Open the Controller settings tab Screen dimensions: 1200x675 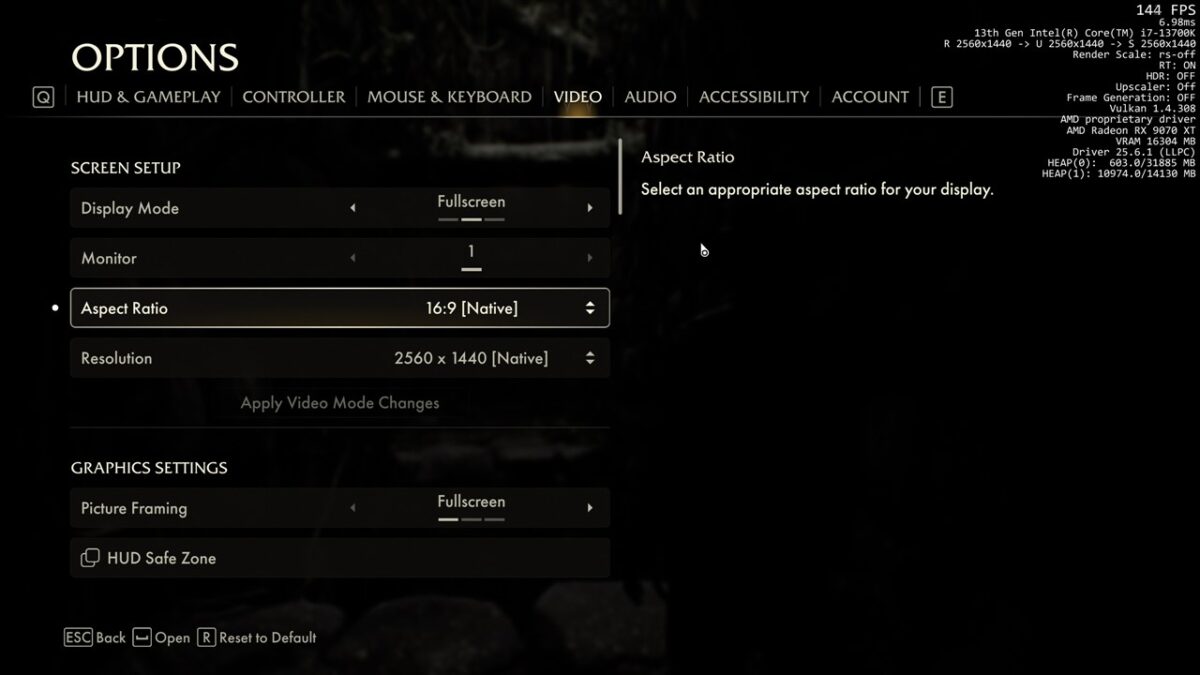(x=293, y=97)
